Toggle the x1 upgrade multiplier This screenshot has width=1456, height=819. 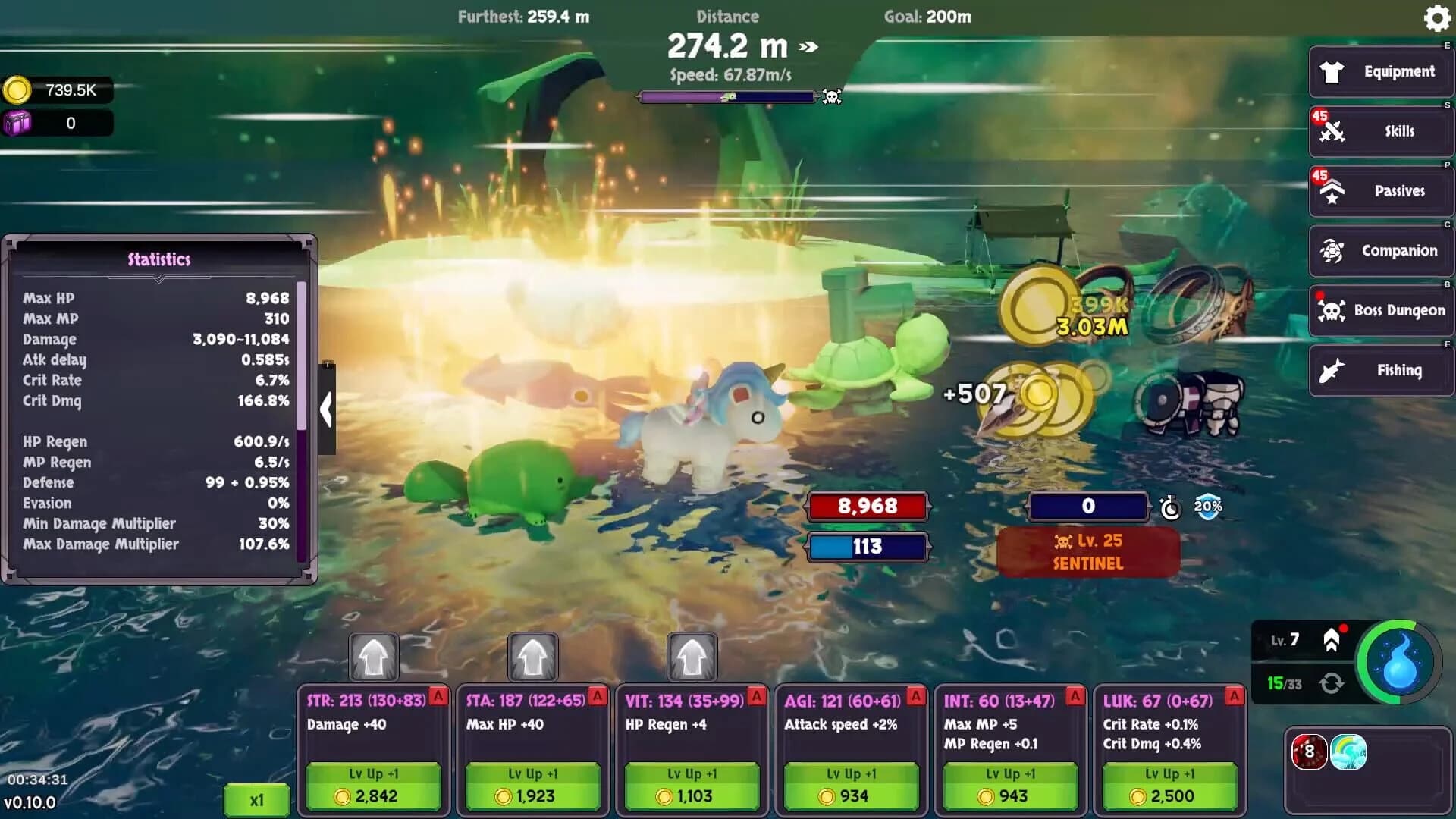(x=256, y=799)
